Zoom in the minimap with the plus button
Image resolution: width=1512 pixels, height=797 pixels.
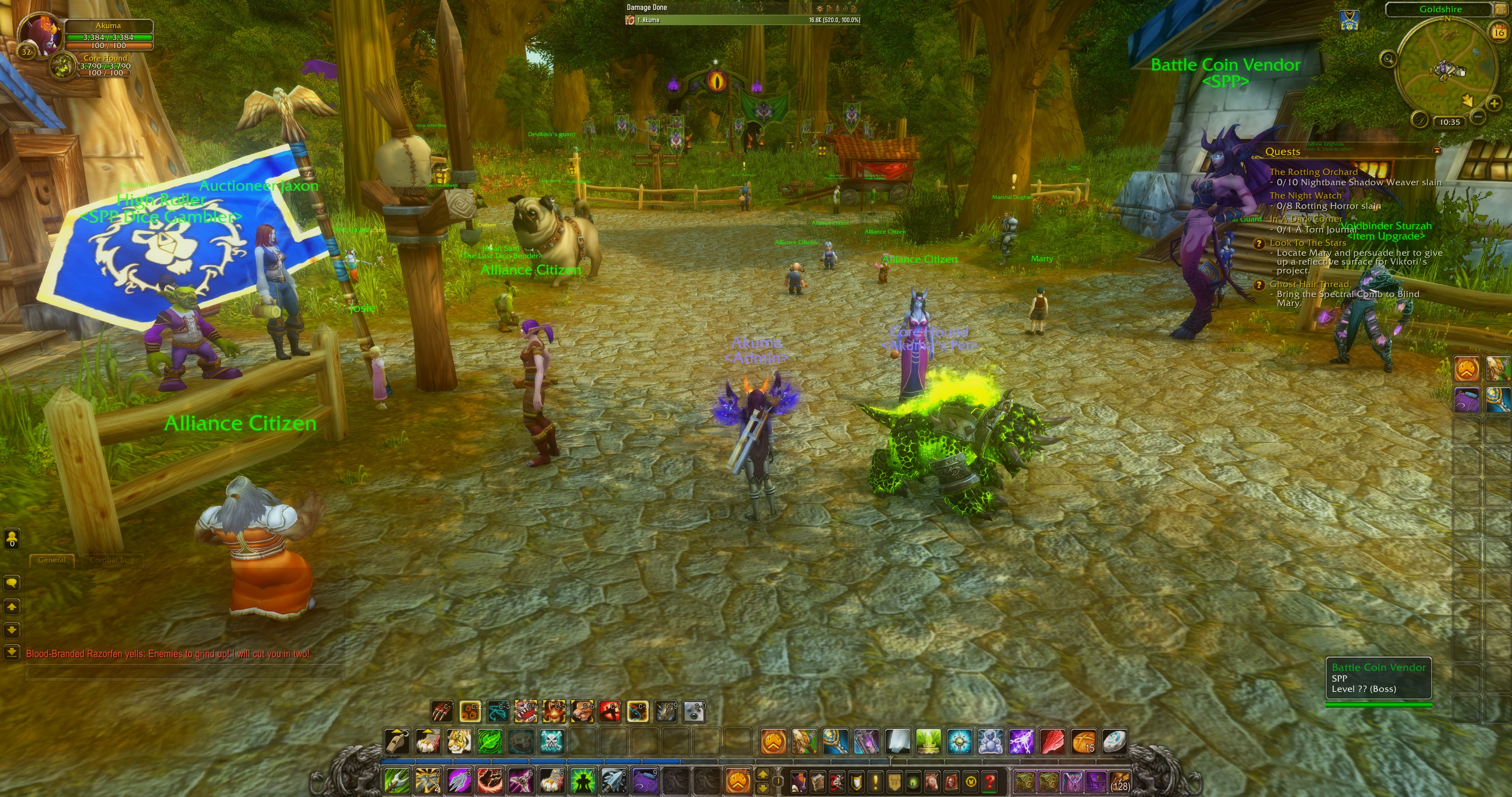(x=1494, y=104)
